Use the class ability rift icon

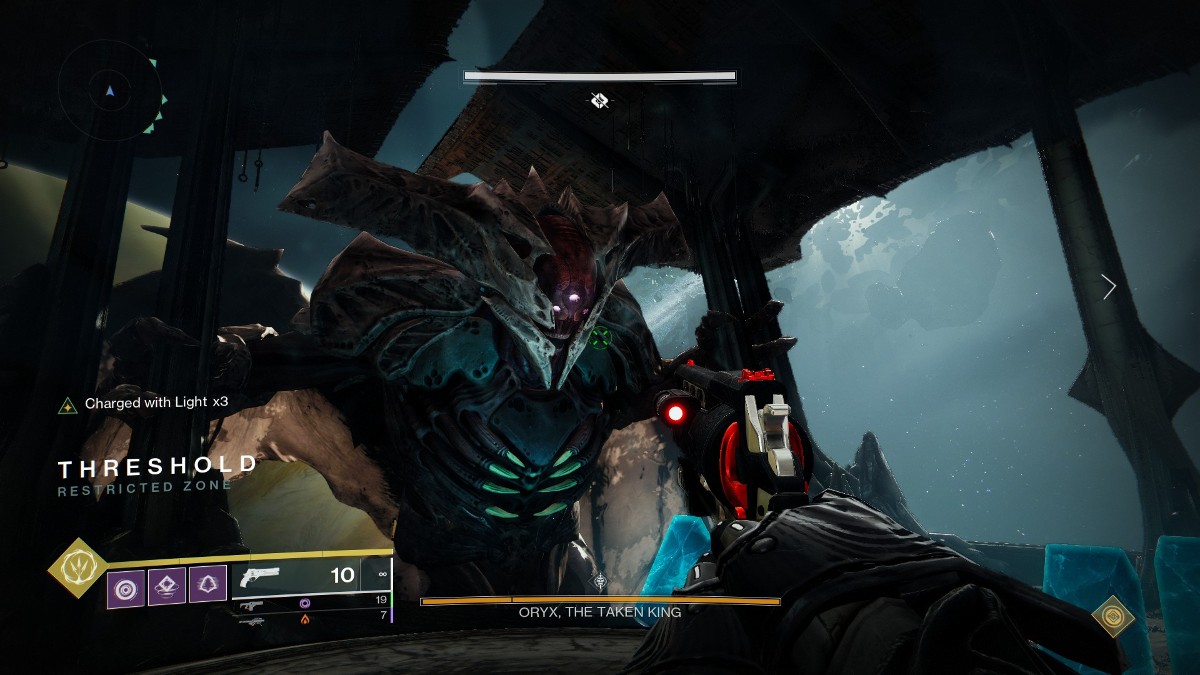point(167,587)
